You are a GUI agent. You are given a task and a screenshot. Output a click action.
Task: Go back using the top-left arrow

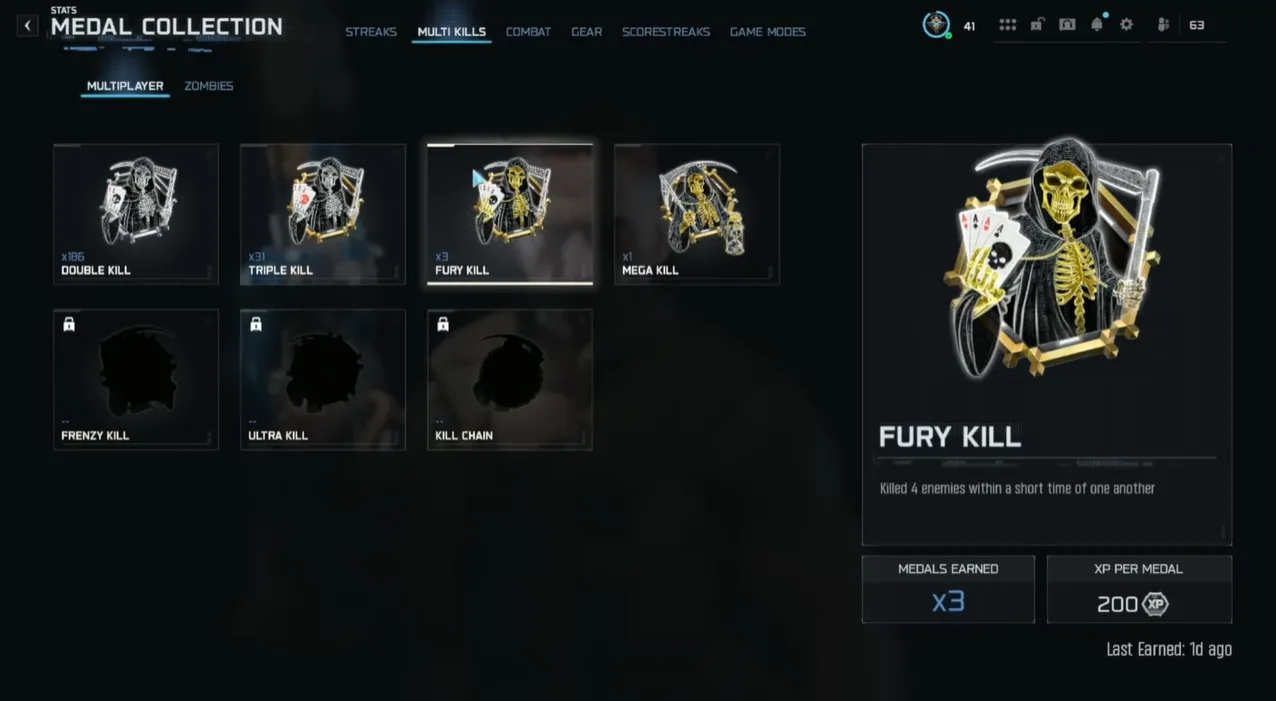[x=27, y=26]
